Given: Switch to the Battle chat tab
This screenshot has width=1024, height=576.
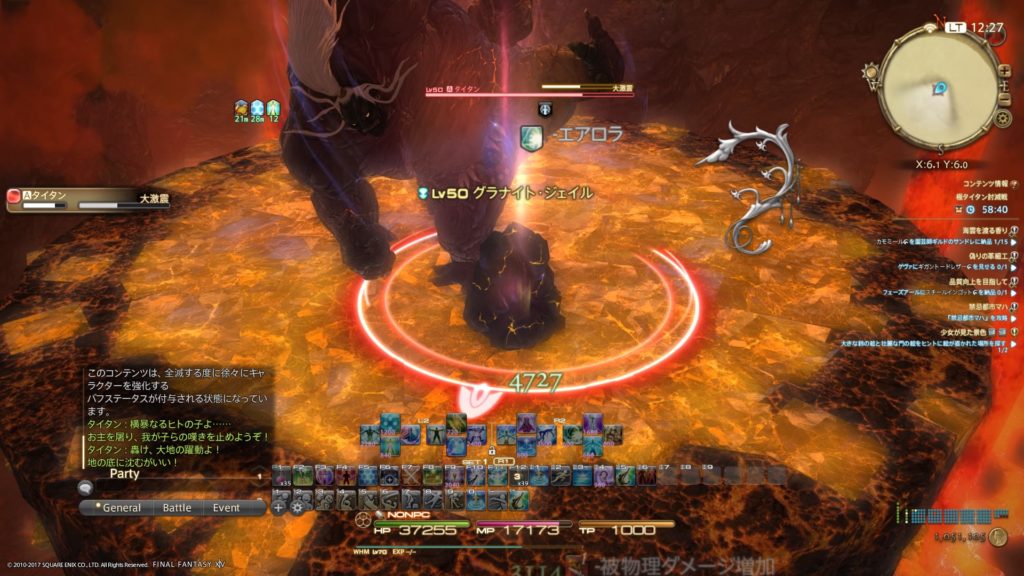Looking at the screenshot, I should (x=177, y=508).
